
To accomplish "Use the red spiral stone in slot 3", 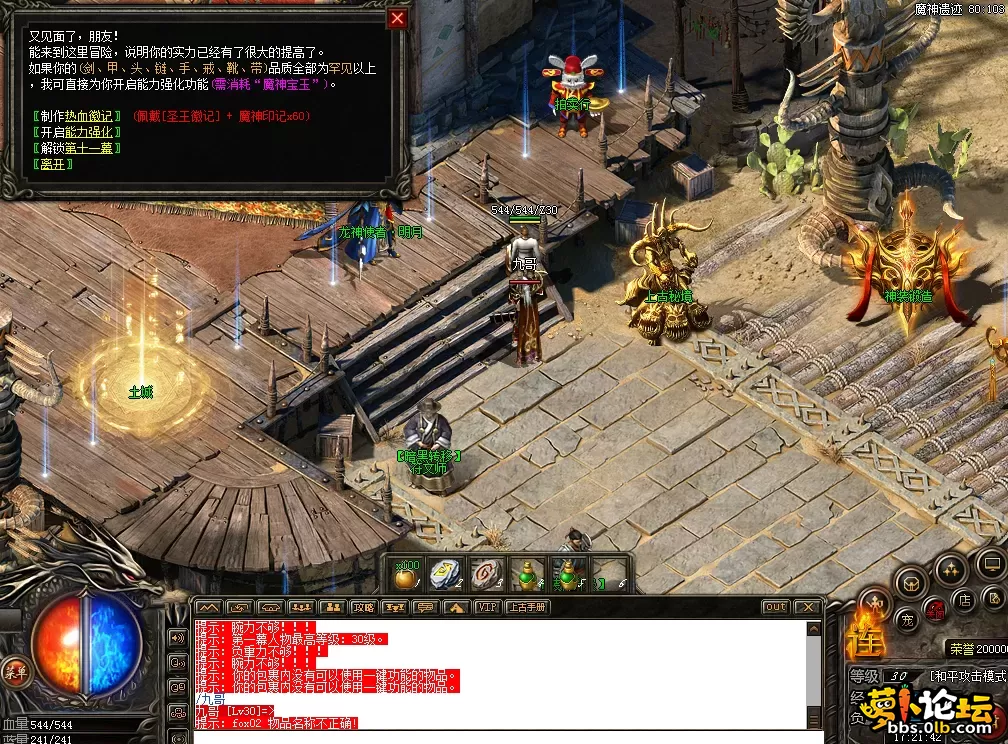I will (x=487, y=575).
